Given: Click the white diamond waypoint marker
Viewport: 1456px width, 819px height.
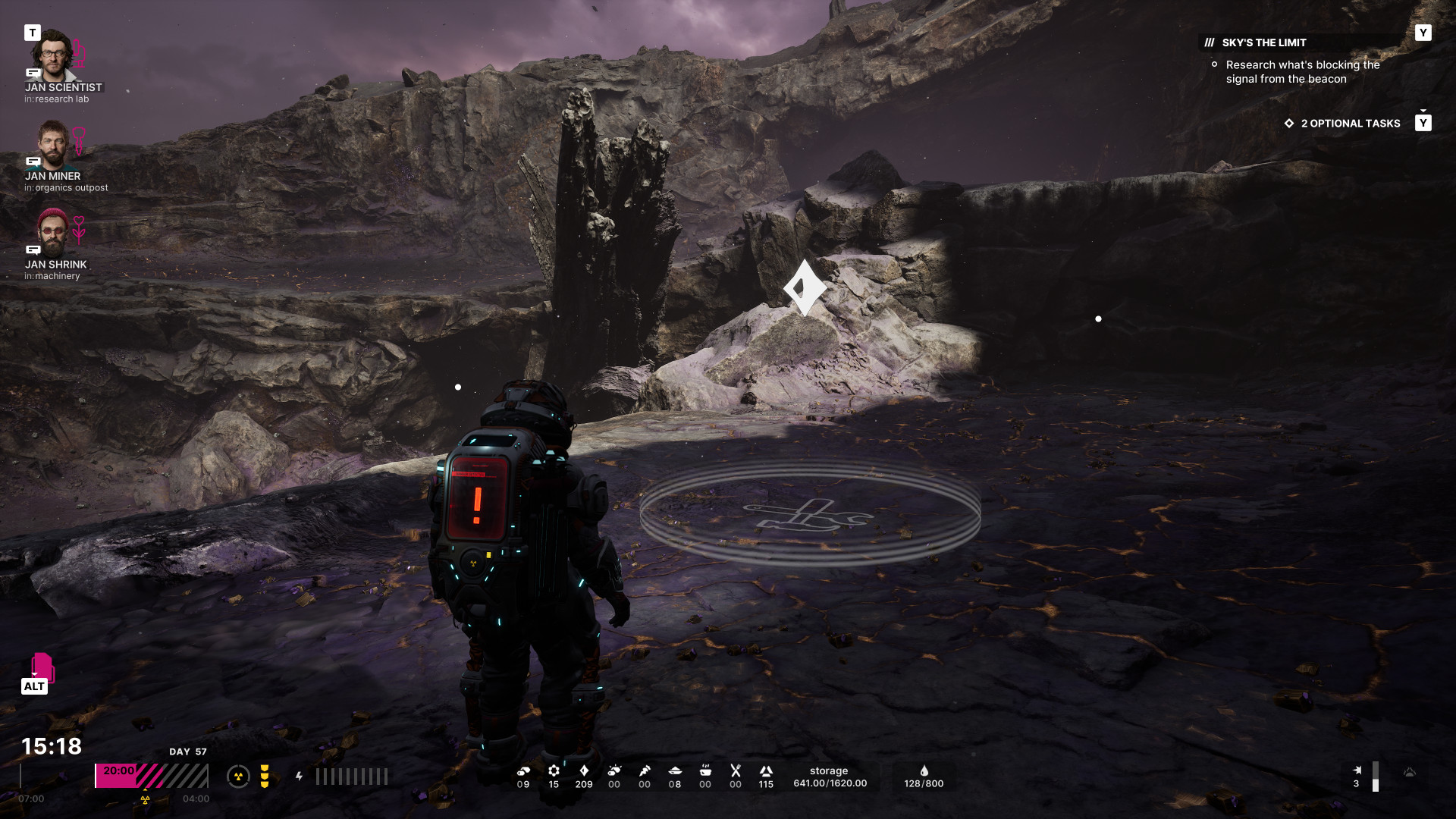Looking at the screenshot, I should coord(805,287).
